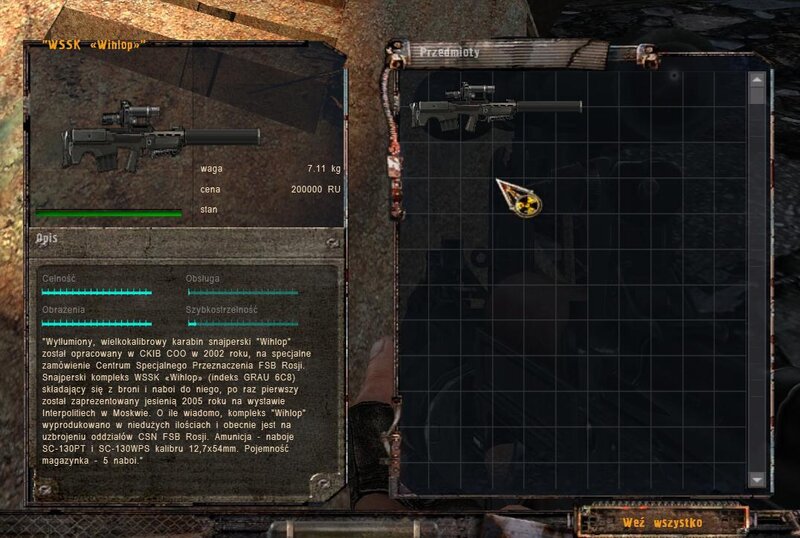Take all items with Weź wszystko
The width and height of the screenshot is (800, 538).
coord(661,522)
